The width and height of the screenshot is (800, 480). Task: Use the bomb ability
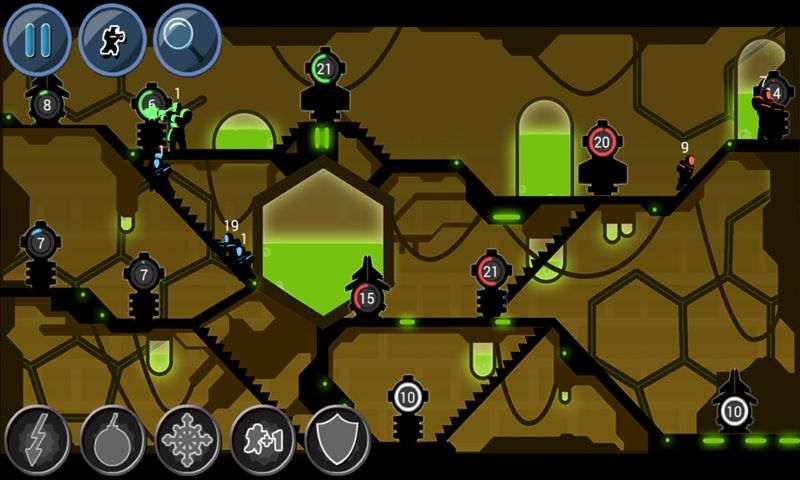coord(112,438)
